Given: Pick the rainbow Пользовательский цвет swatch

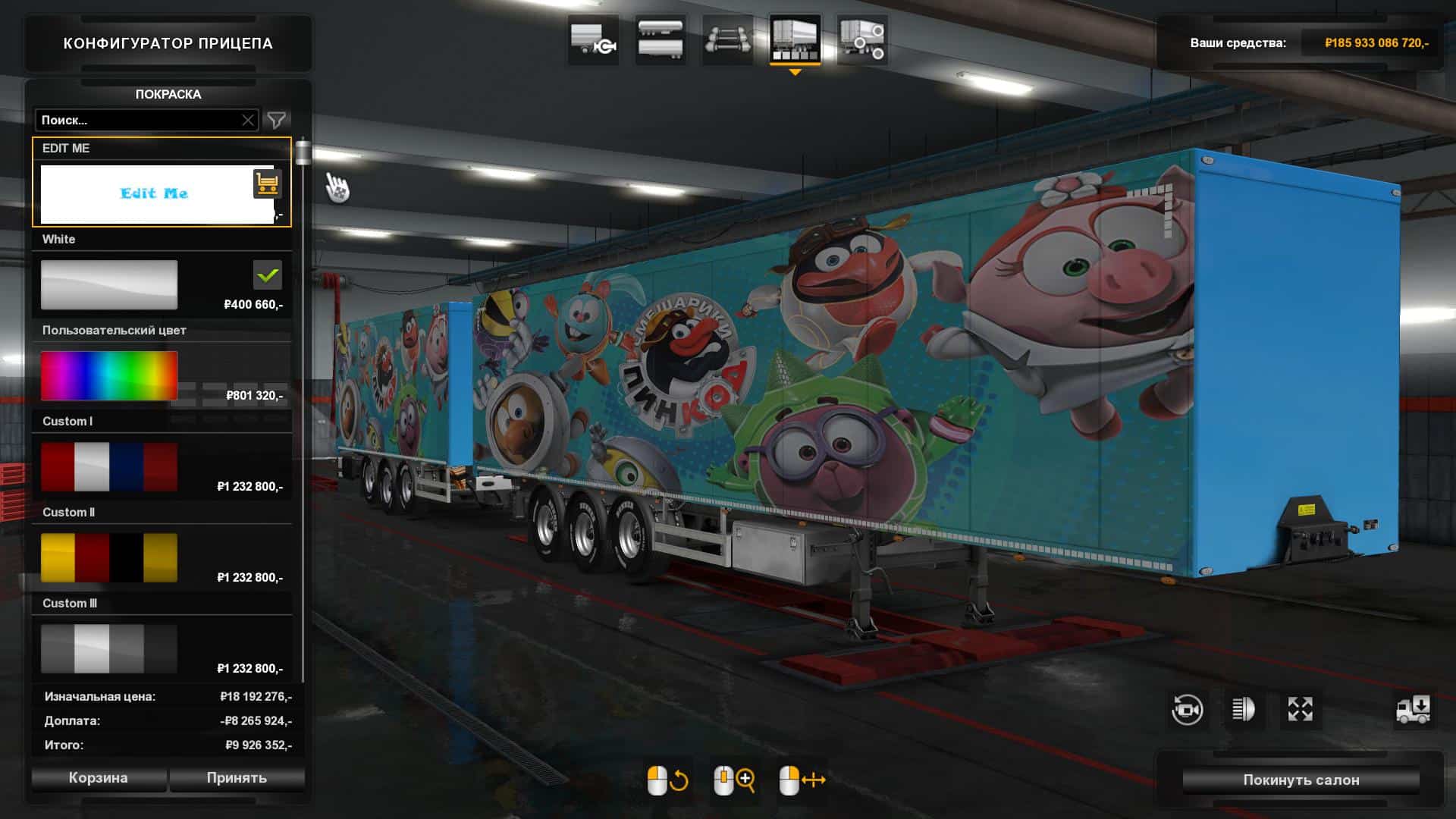Looking at the screenshot, I should click(x=109, y=375).
